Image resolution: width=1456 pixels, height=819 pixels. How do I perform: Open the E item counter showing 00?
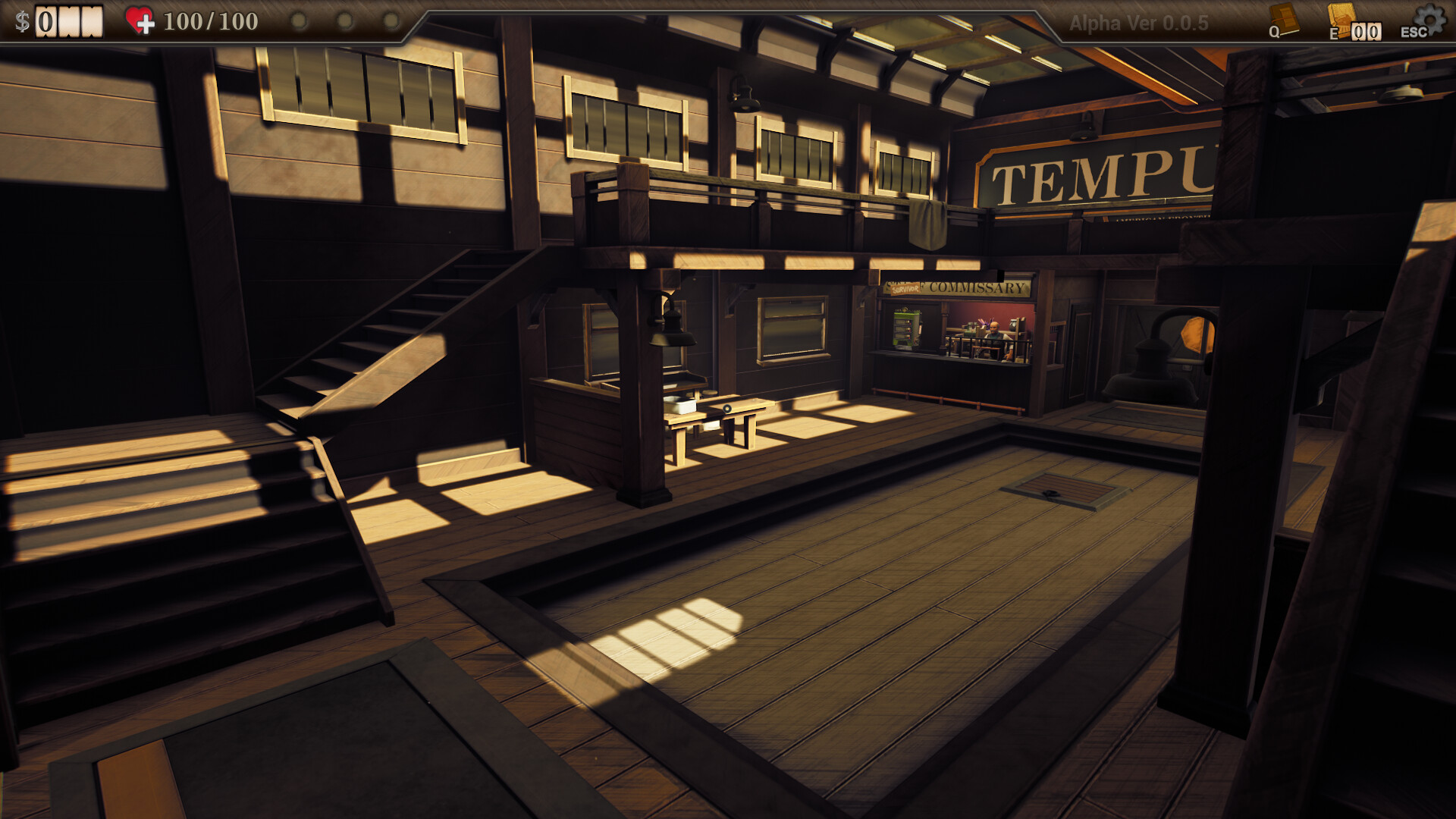(x=1366, y=32)
